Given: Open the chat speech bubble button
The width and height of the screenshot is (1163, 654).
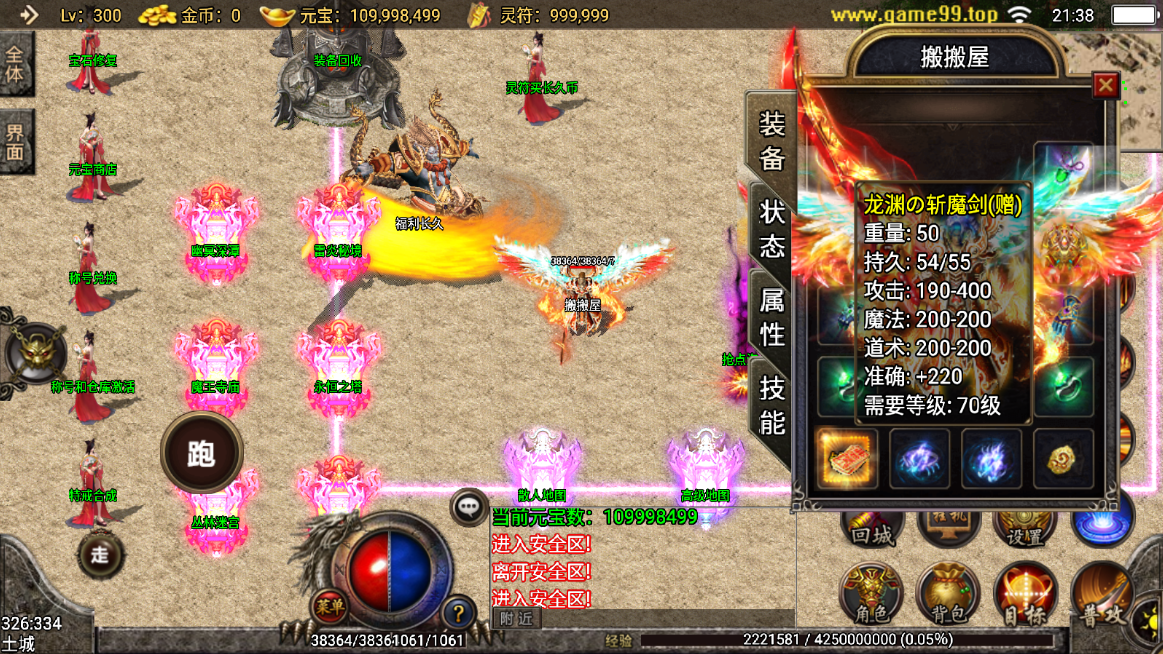Looking at the screenshot, I should [x=468, y=507].
